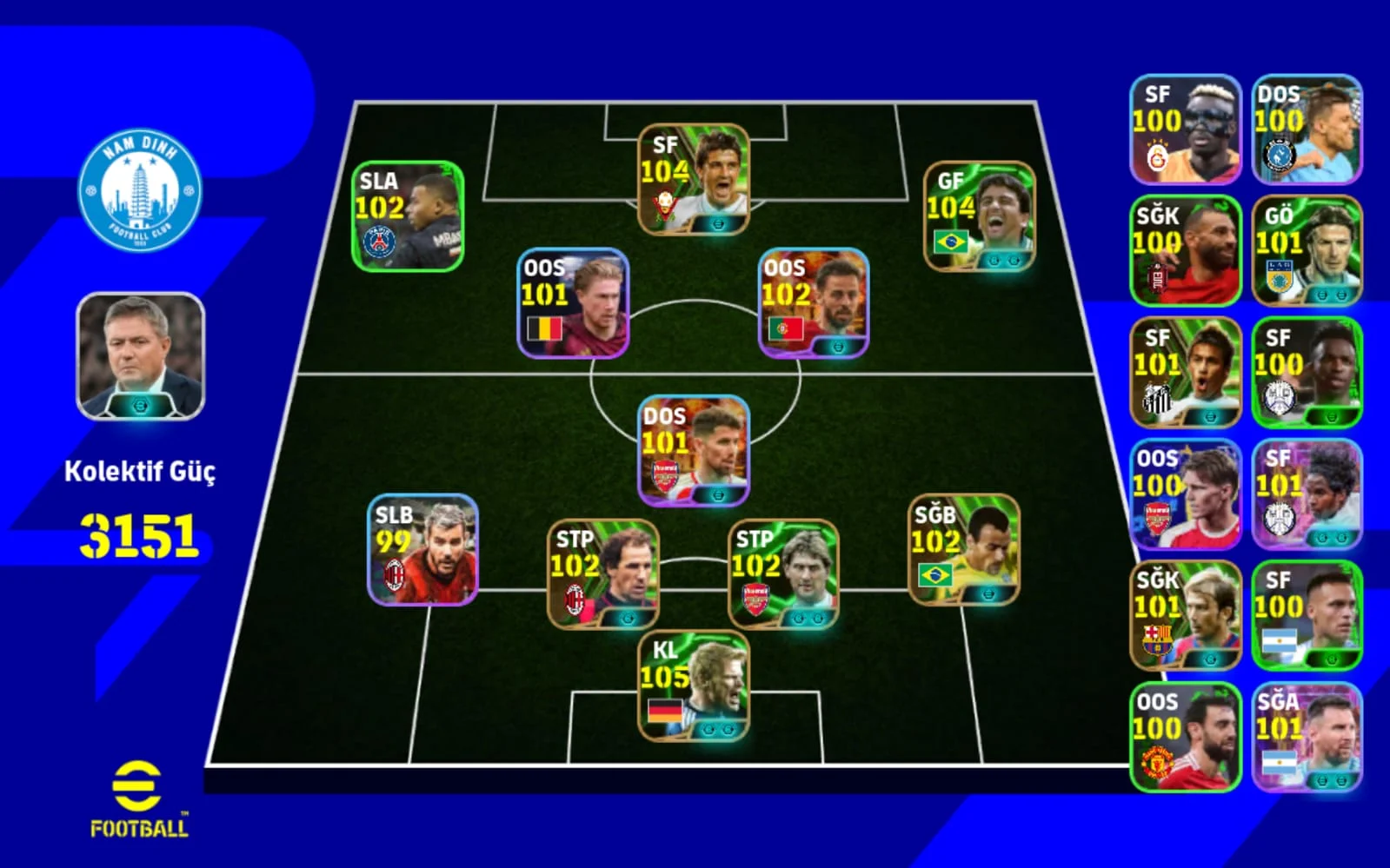Screen dimensions: 1390x868
Task: Select the STP 102 AC Milan defender
Action: click(602, 574)
